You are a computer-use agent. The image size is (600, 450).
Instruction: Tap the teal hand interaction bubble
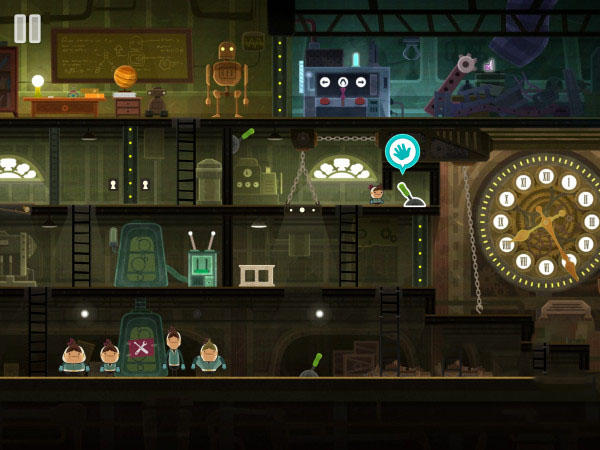[x=402, y=151]
